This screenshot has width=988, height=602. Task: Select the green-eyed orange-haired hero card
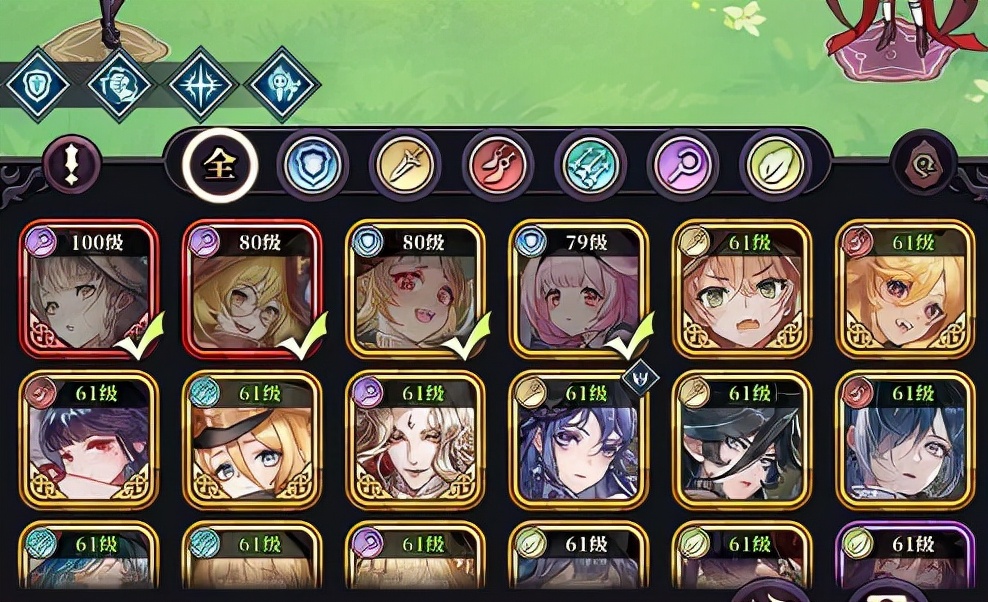tap(743, 290)
